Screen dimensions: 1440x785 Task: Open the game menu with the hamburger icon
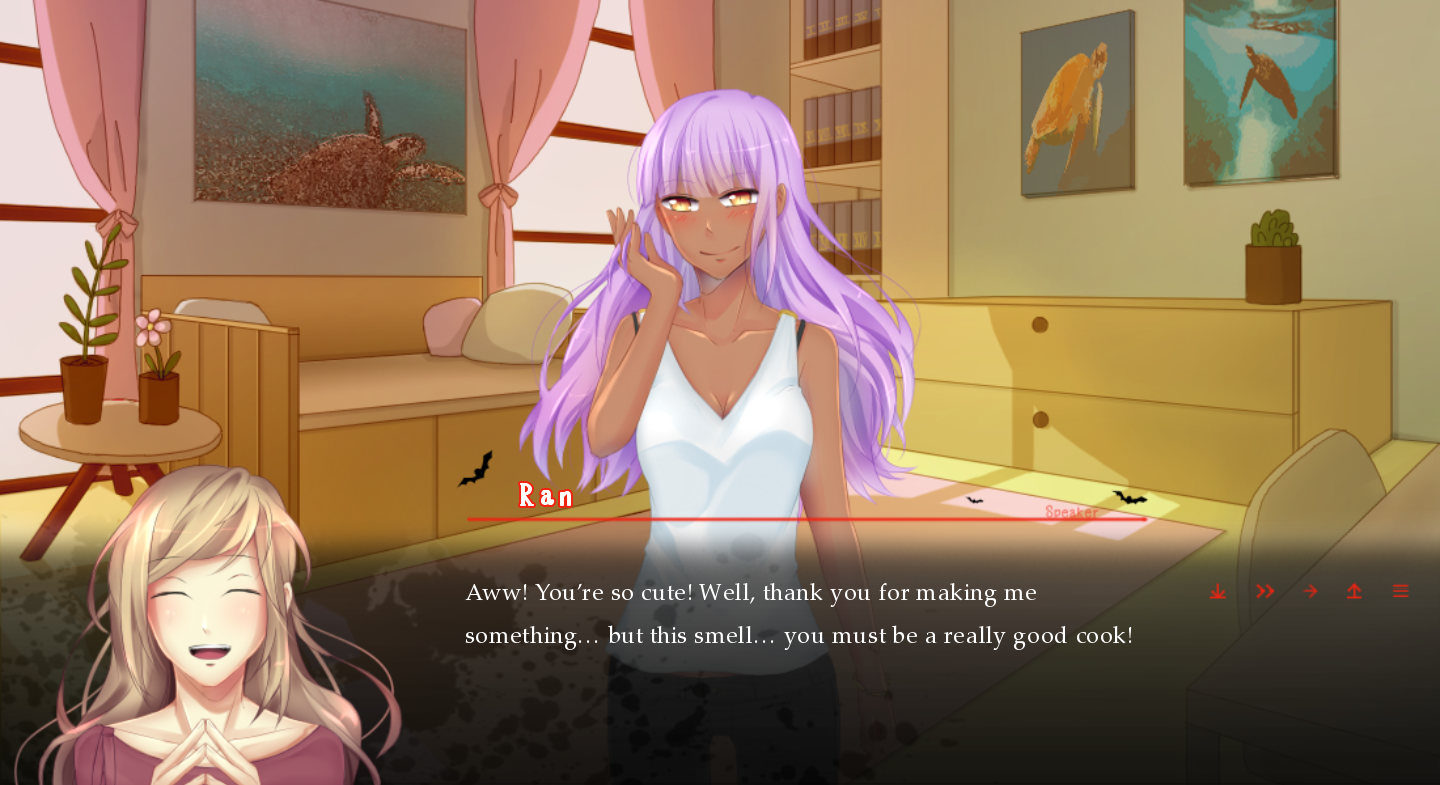pos(1399,591)
